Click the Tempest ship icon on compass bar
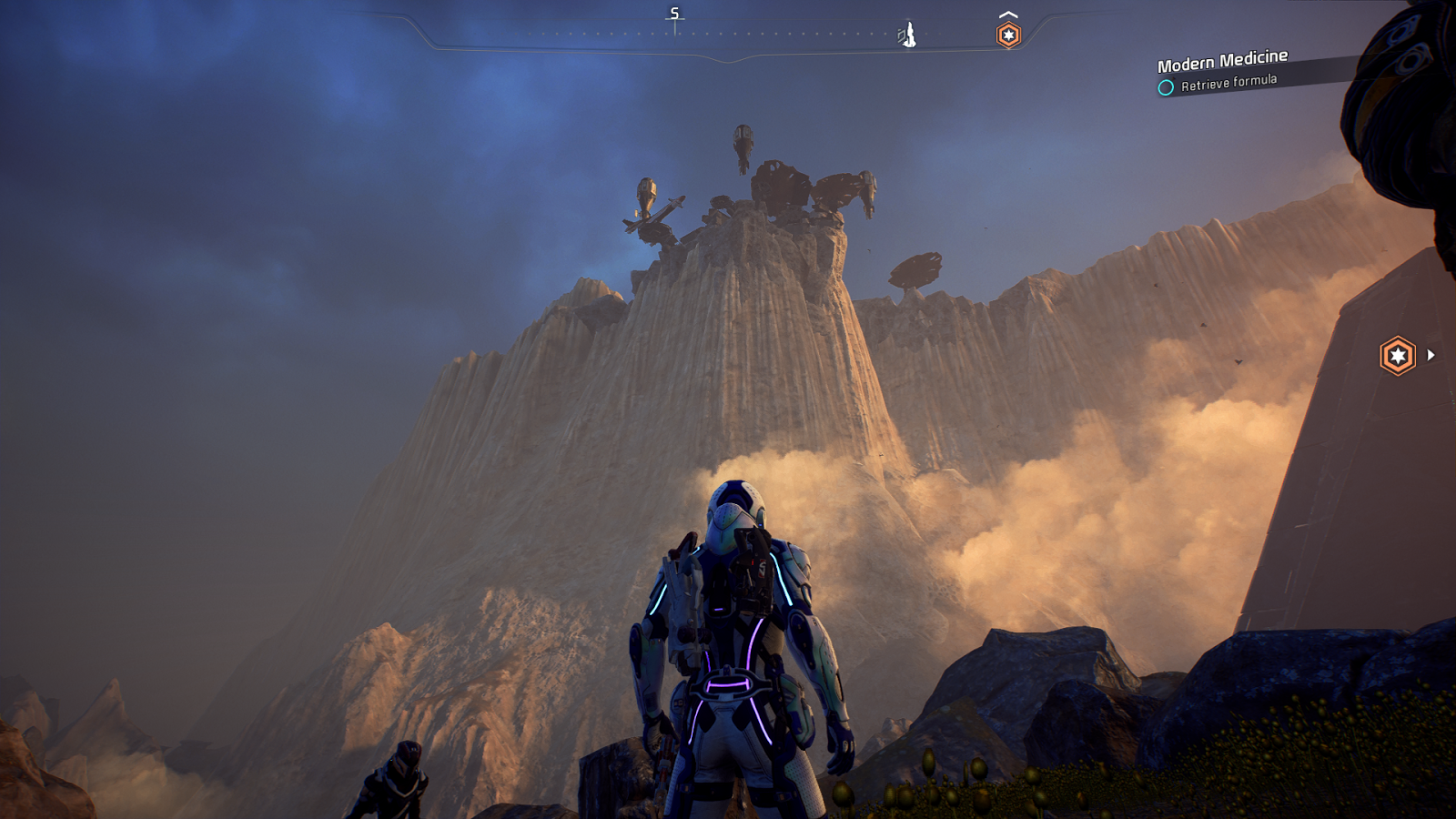Viewport: 1456px width, 819px height. pyautogui.click(x=906, y=35)
